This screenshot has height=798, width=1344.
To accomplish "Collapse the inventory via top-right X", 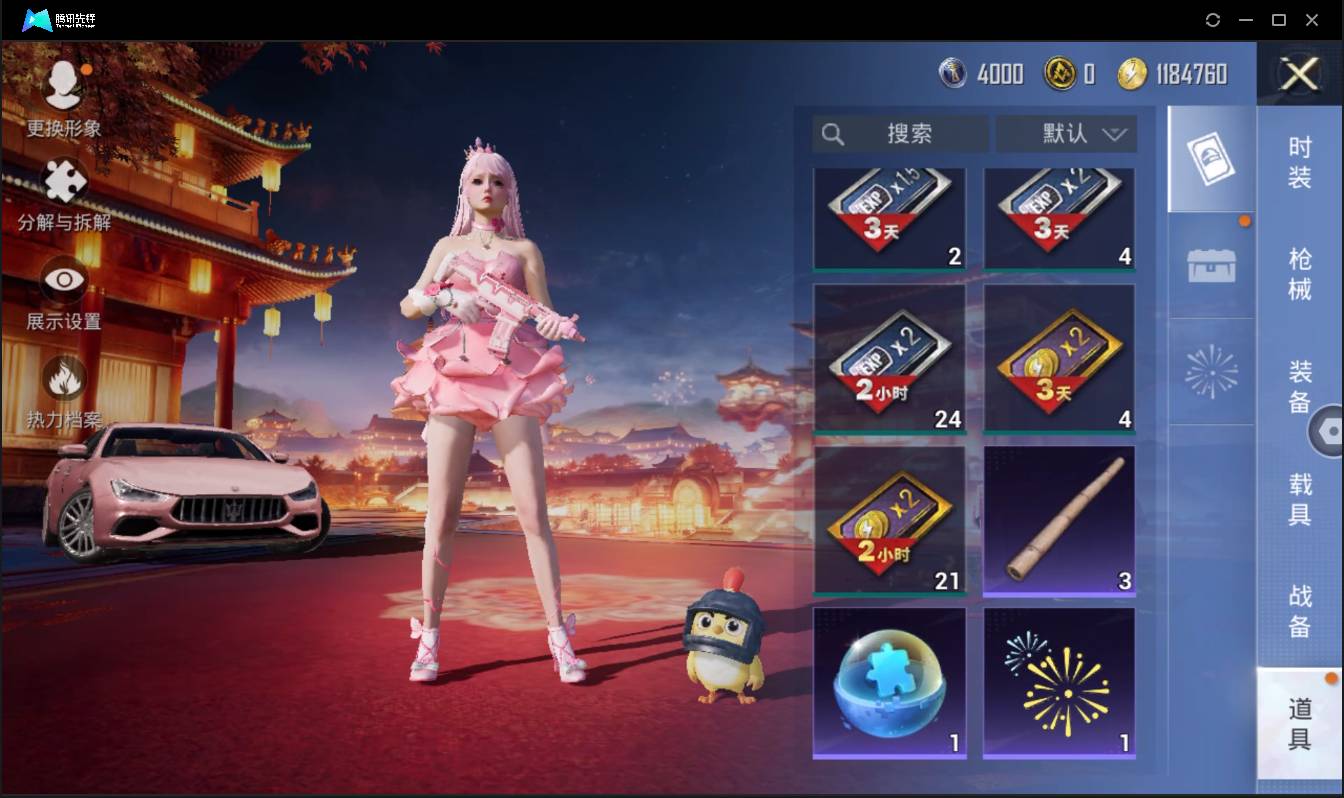I will point(1299,75).
